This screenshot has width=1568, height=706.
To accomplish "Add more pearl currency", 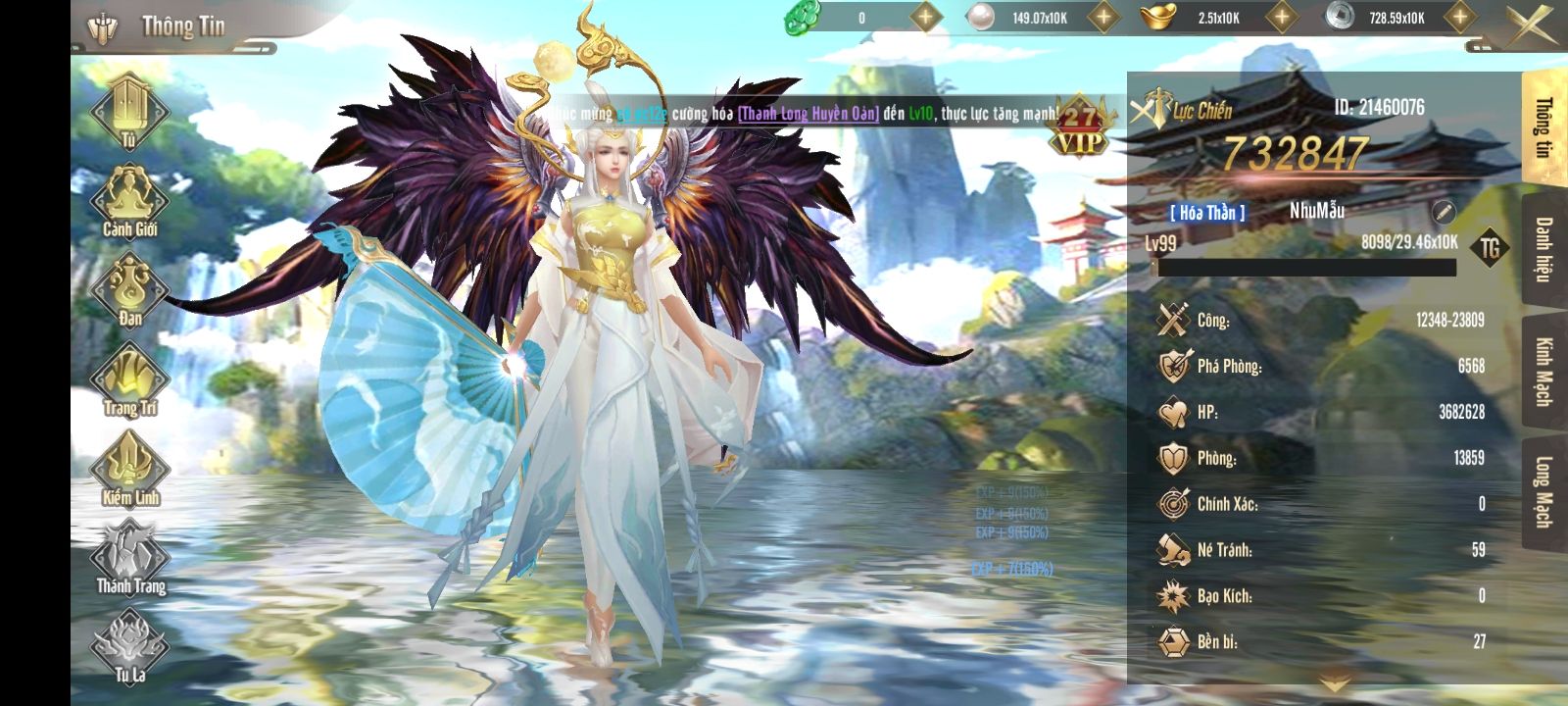I will point(1103,17).
